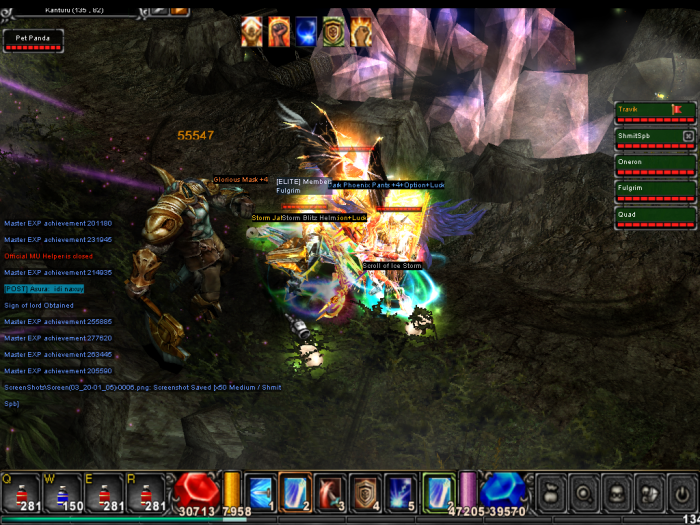Click the Pet Panda status frame
Screen dimensions: 700x525
33,41
